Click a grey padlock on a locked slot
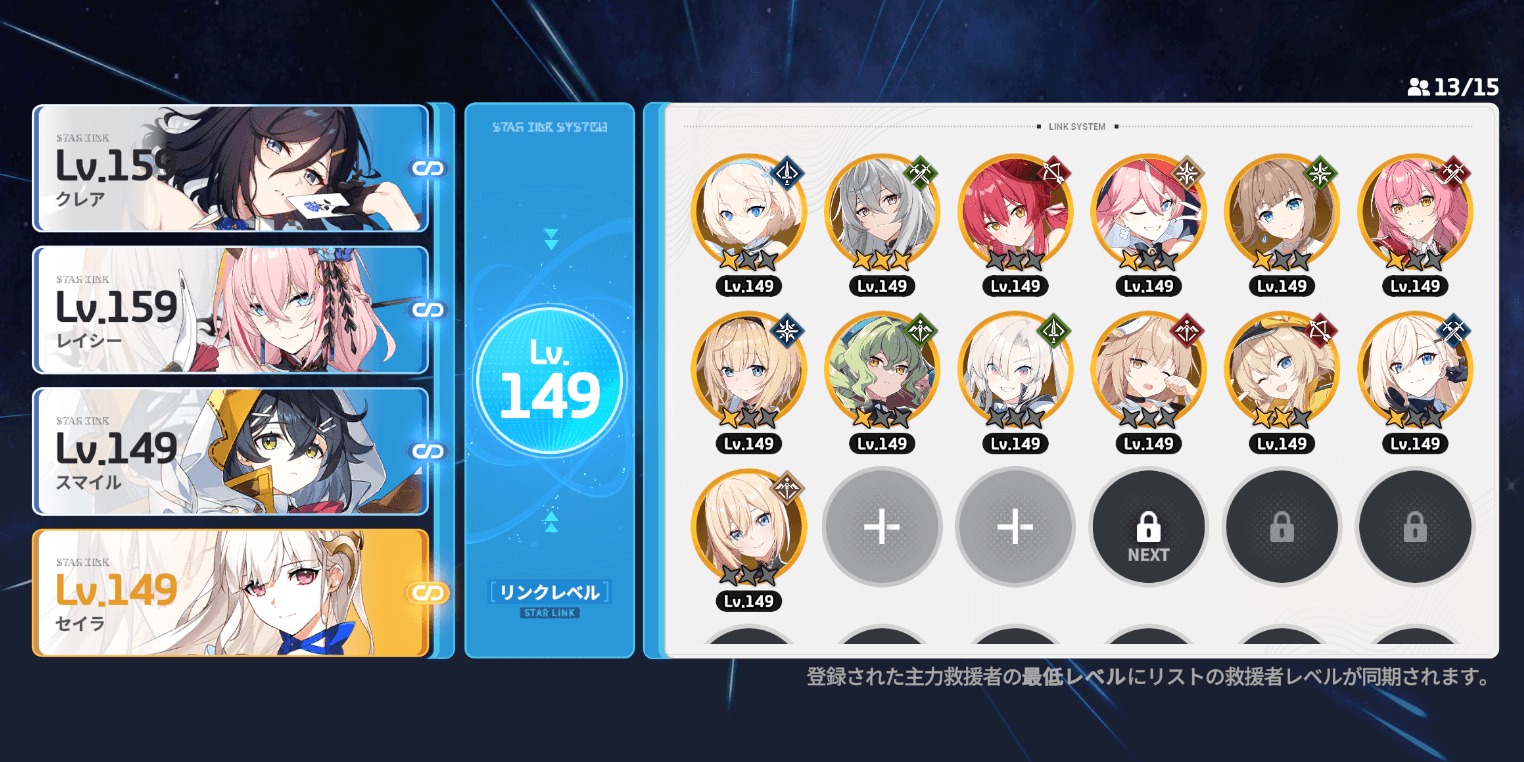 click(1281, 527)
